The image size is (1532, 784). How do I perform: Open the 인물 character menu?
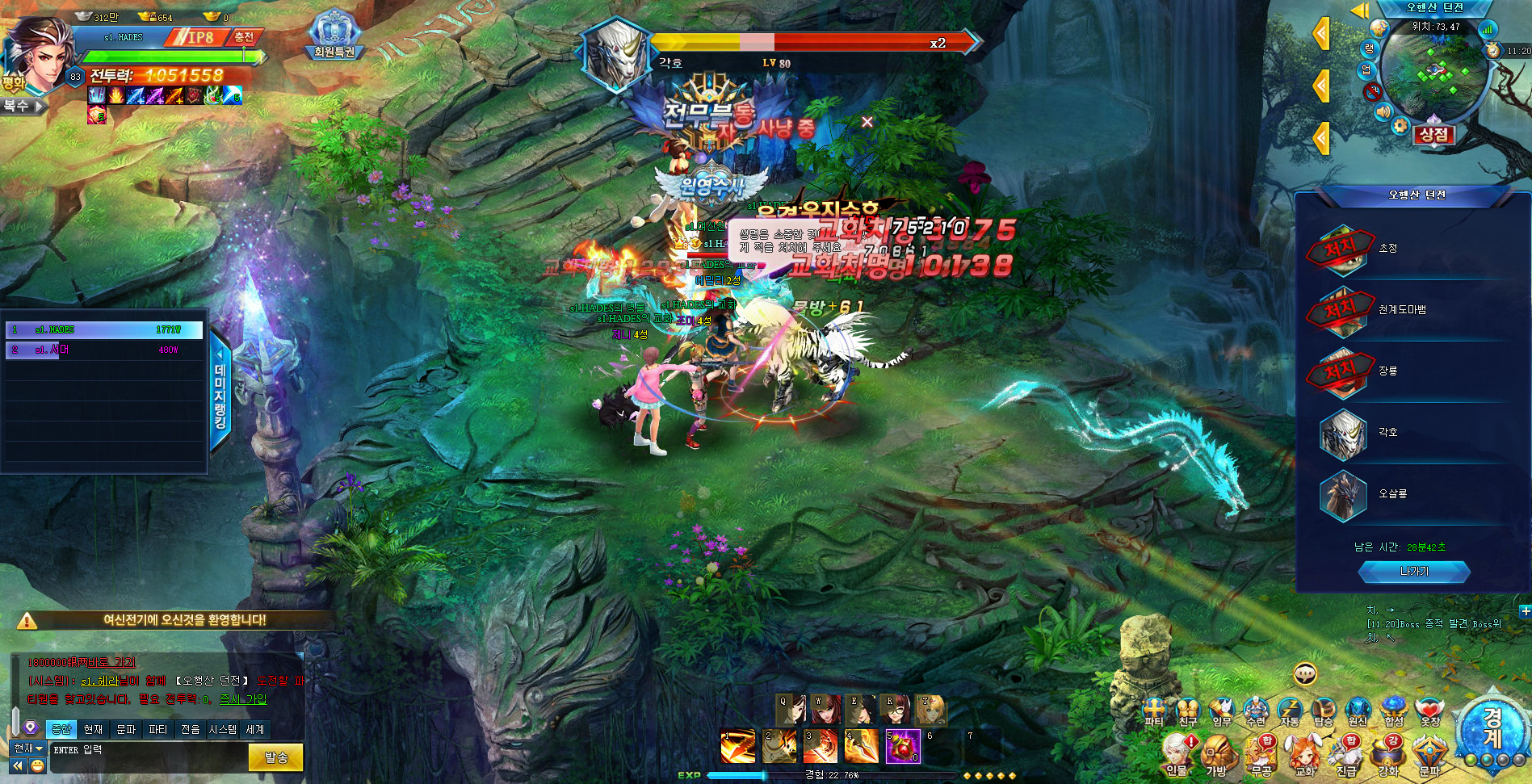1176,756
